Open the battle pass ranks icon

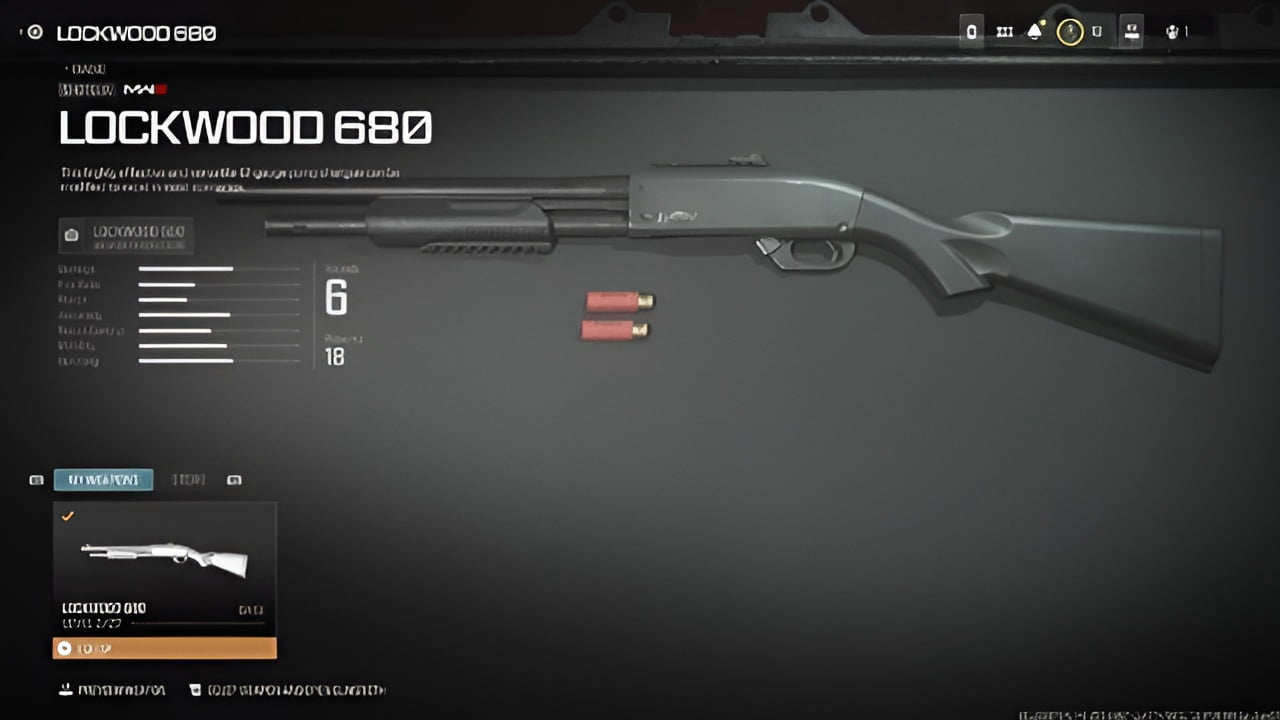click(1004, 31)
